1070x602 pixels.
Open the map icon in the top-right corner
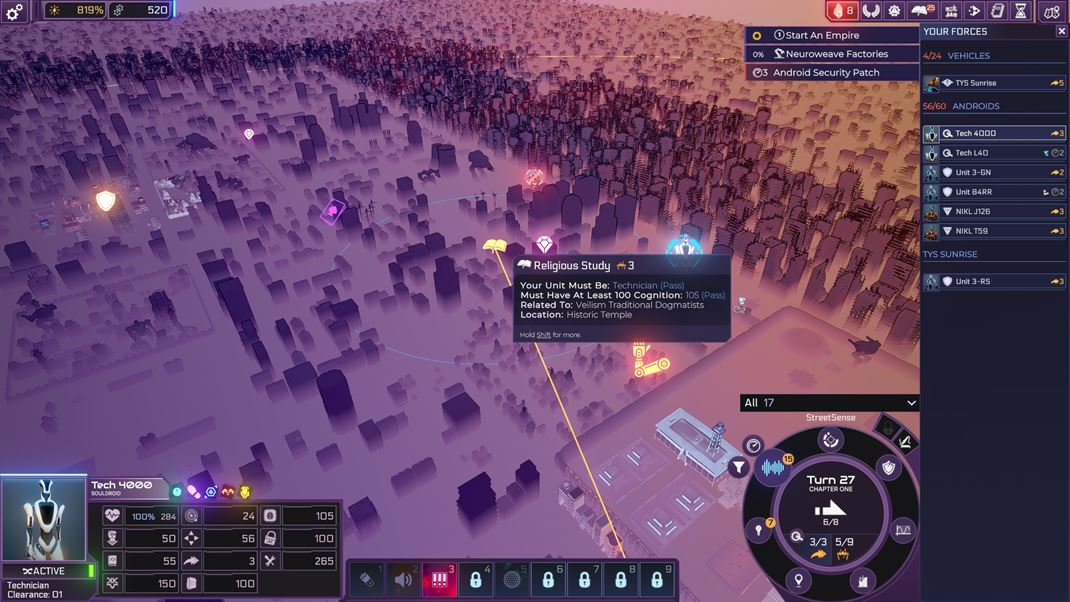[1051, 11]
